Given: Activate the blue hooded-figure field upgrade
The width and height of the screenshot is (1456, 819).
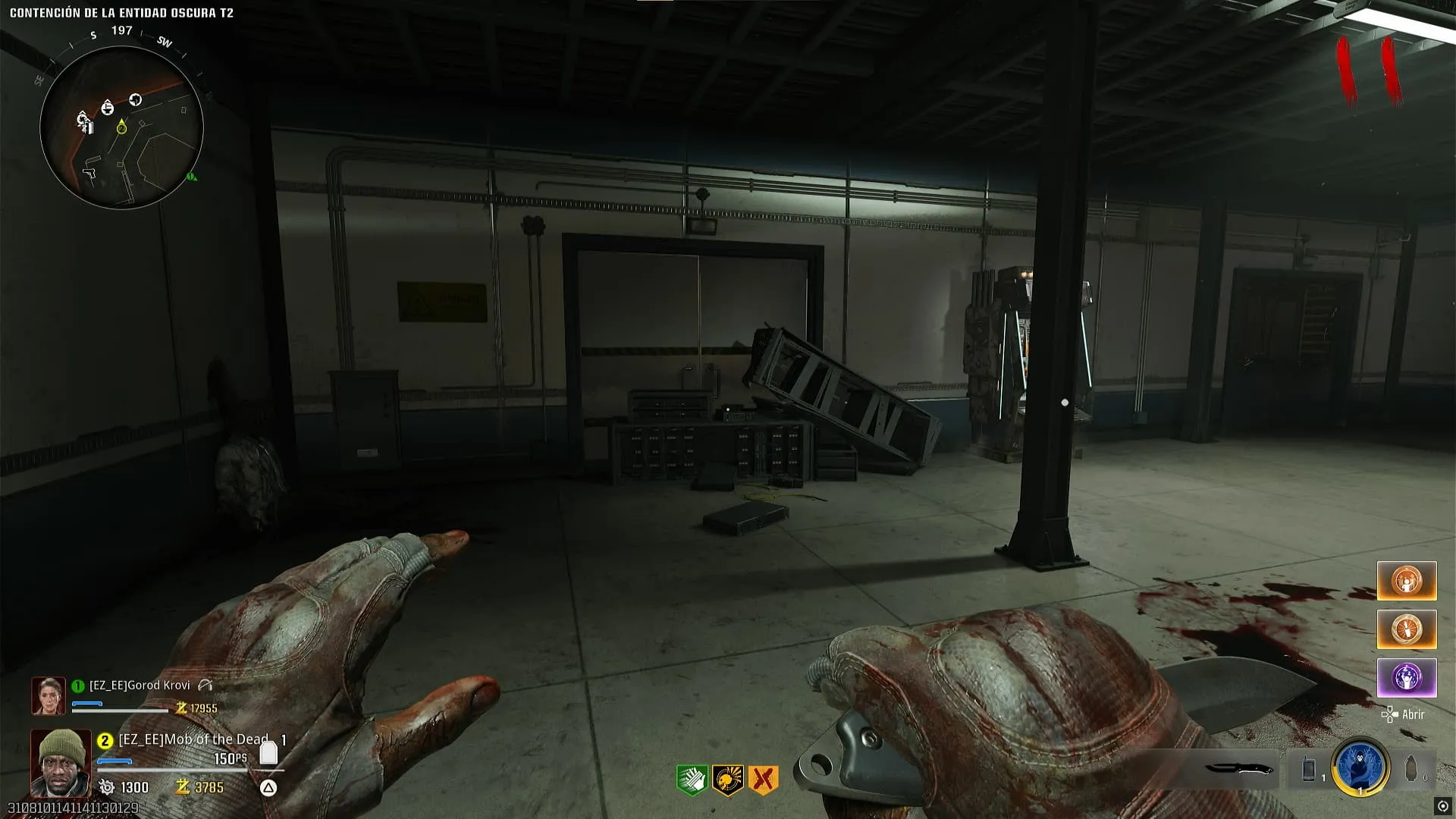Looking at the screenshot, I should pyautogui.click(x=1360, y=767).
